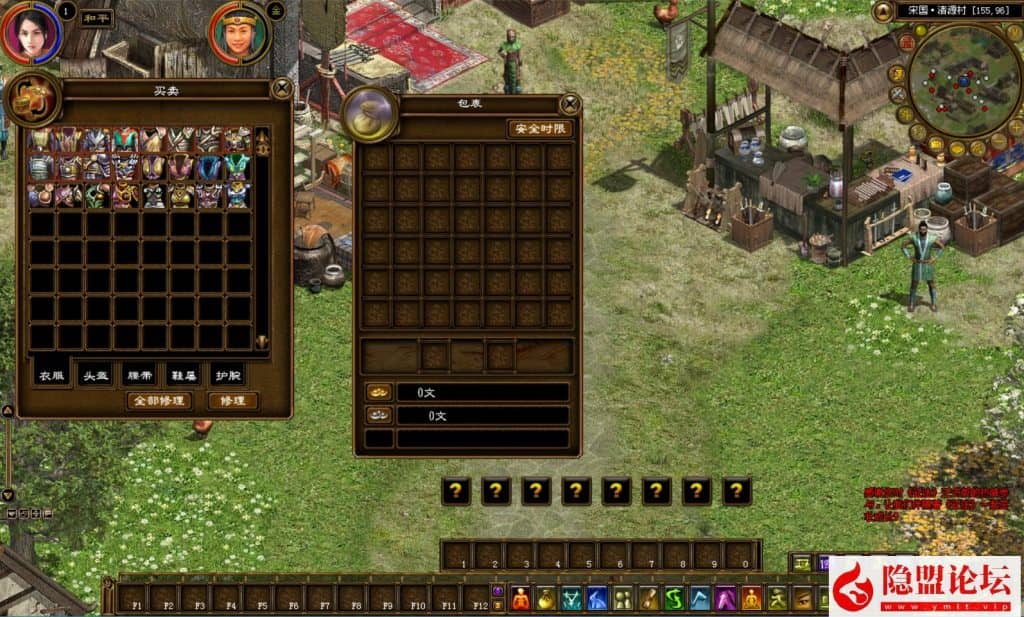The height and width of the screenshot is (617, 1024).
Task: Click the 安全时限 button
Action: point(540,128)
